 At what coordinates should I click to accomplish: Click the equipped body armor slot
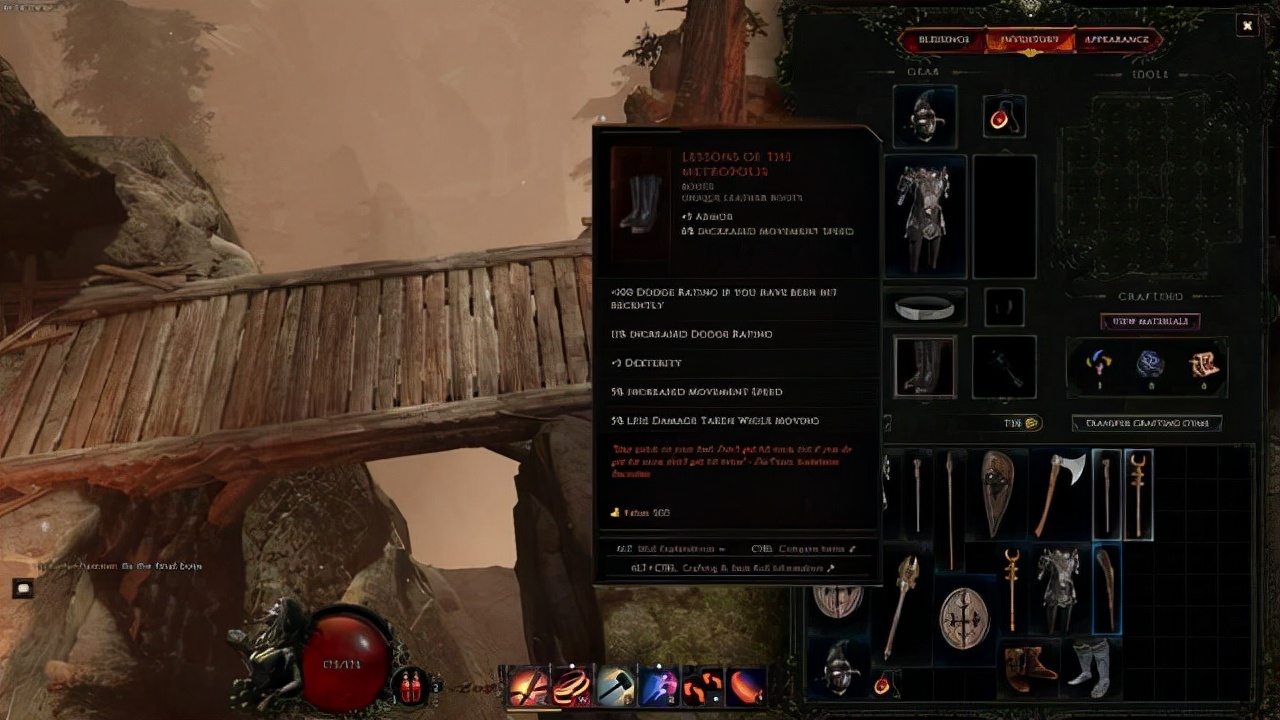[925, 215]
